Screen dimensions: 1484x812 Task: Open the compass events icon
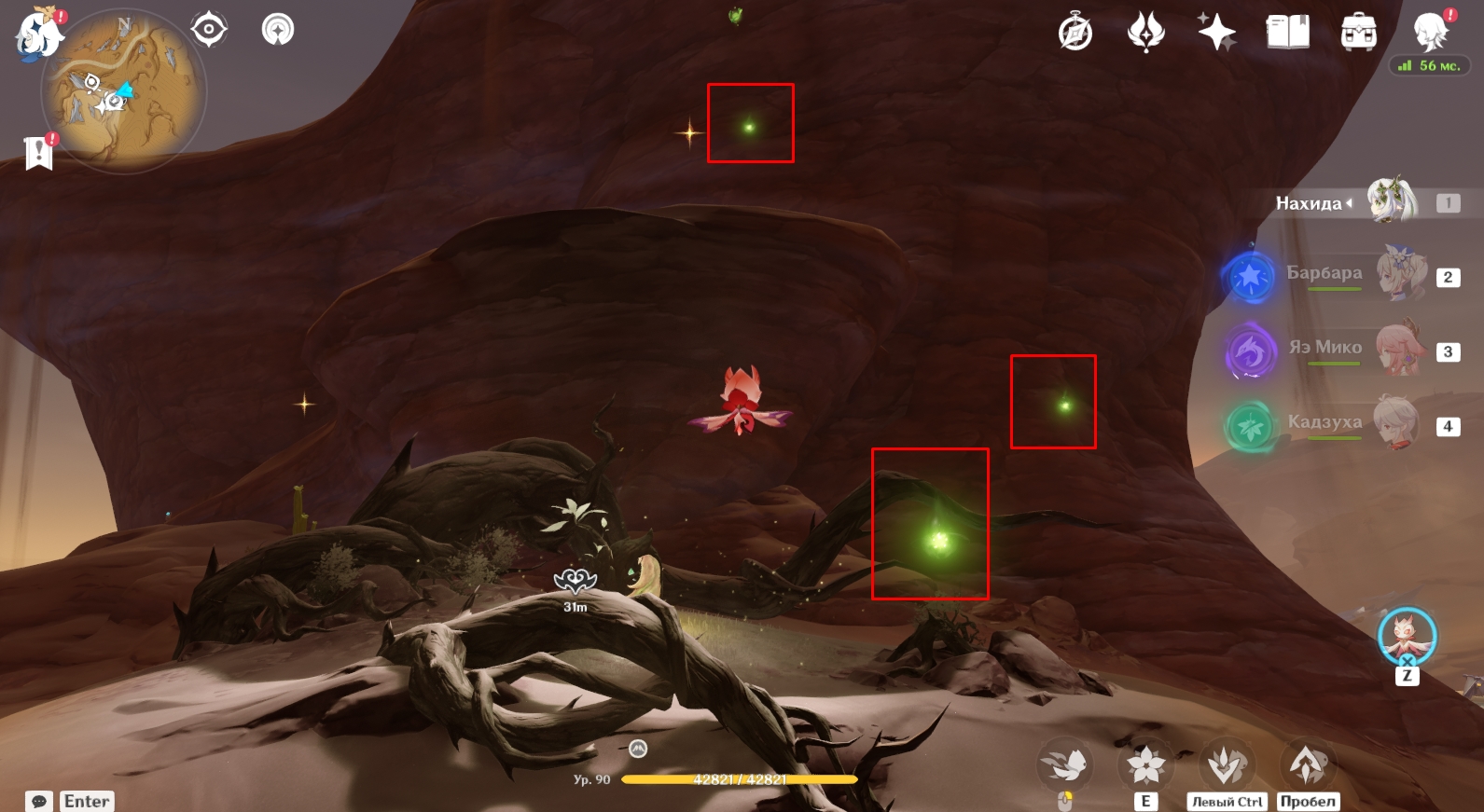[1075, 33]
